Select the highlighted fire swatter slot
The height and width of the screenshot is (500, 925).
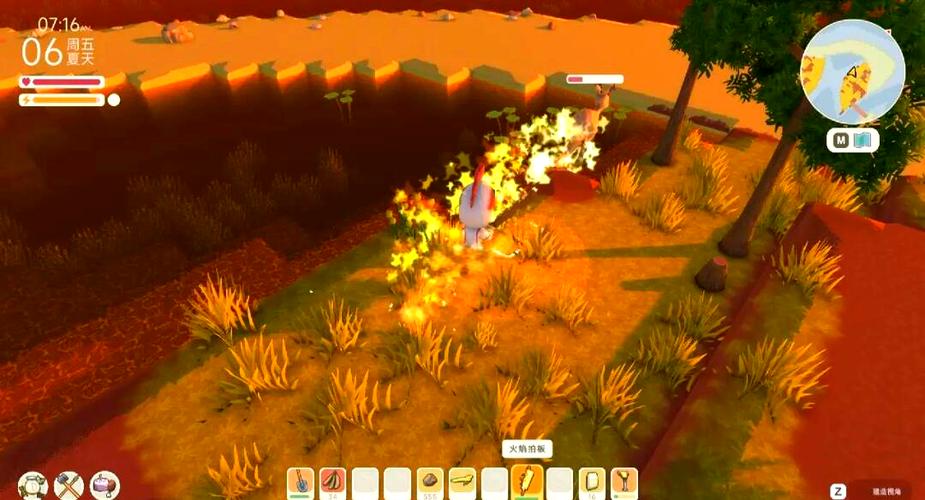(x=527, y=482)
